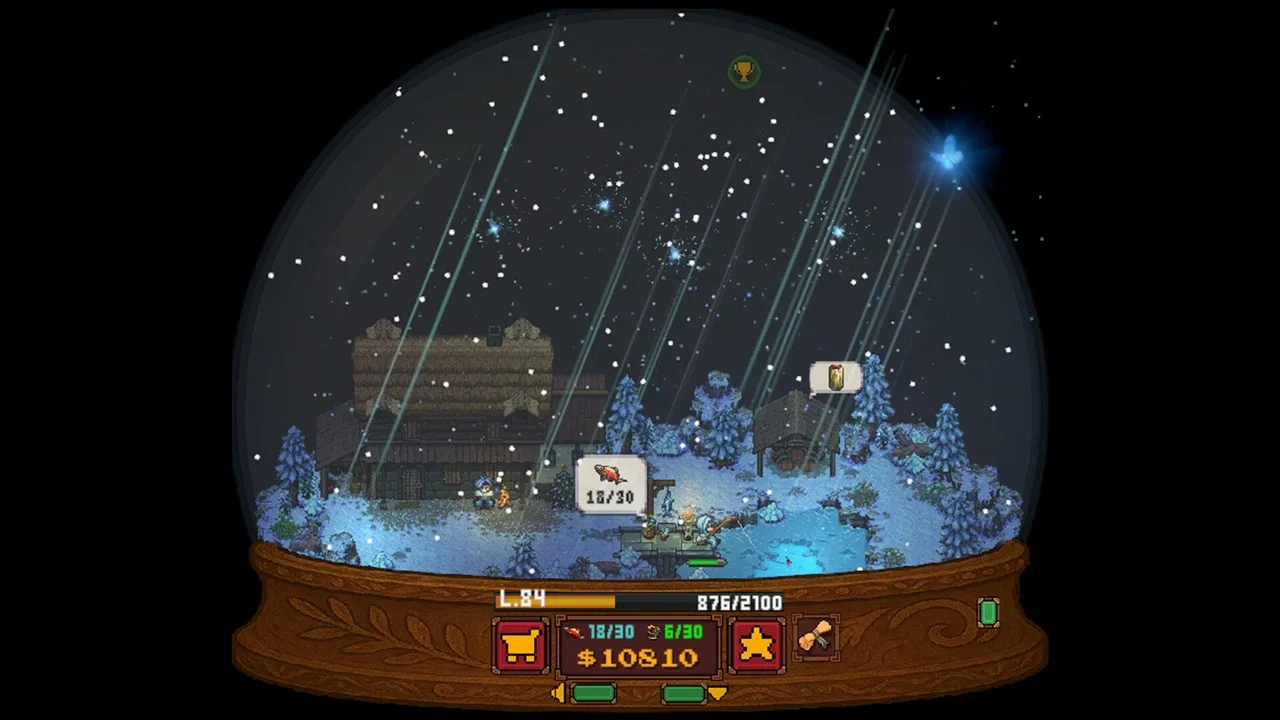
Task: Click the yellow down arrow icon
Action: (x=717, y=693)
